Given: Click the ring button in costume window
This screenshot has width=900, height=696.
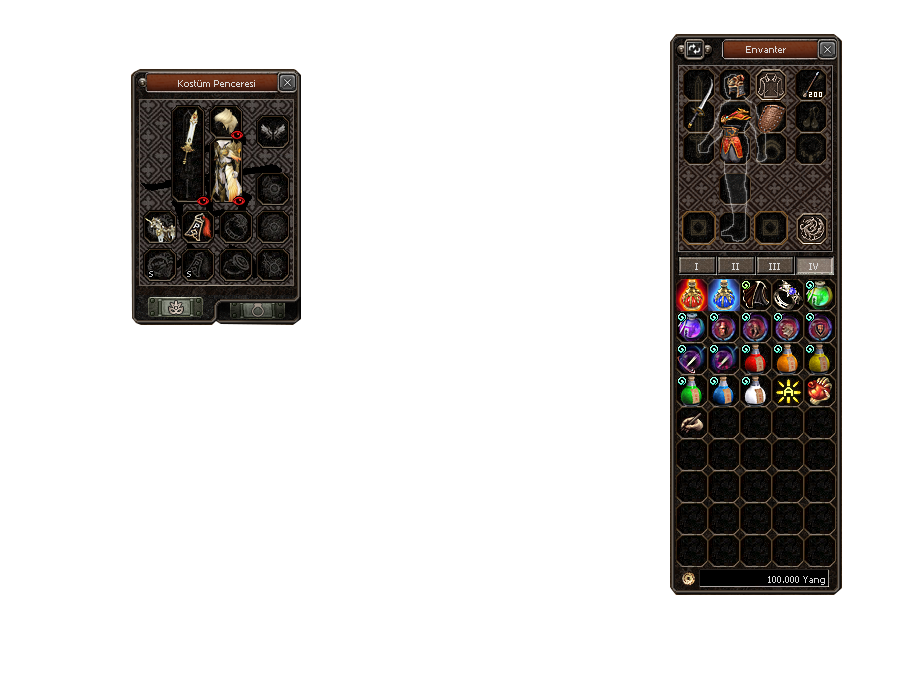Looking at the screenshot, I should (x=257, y=309).
